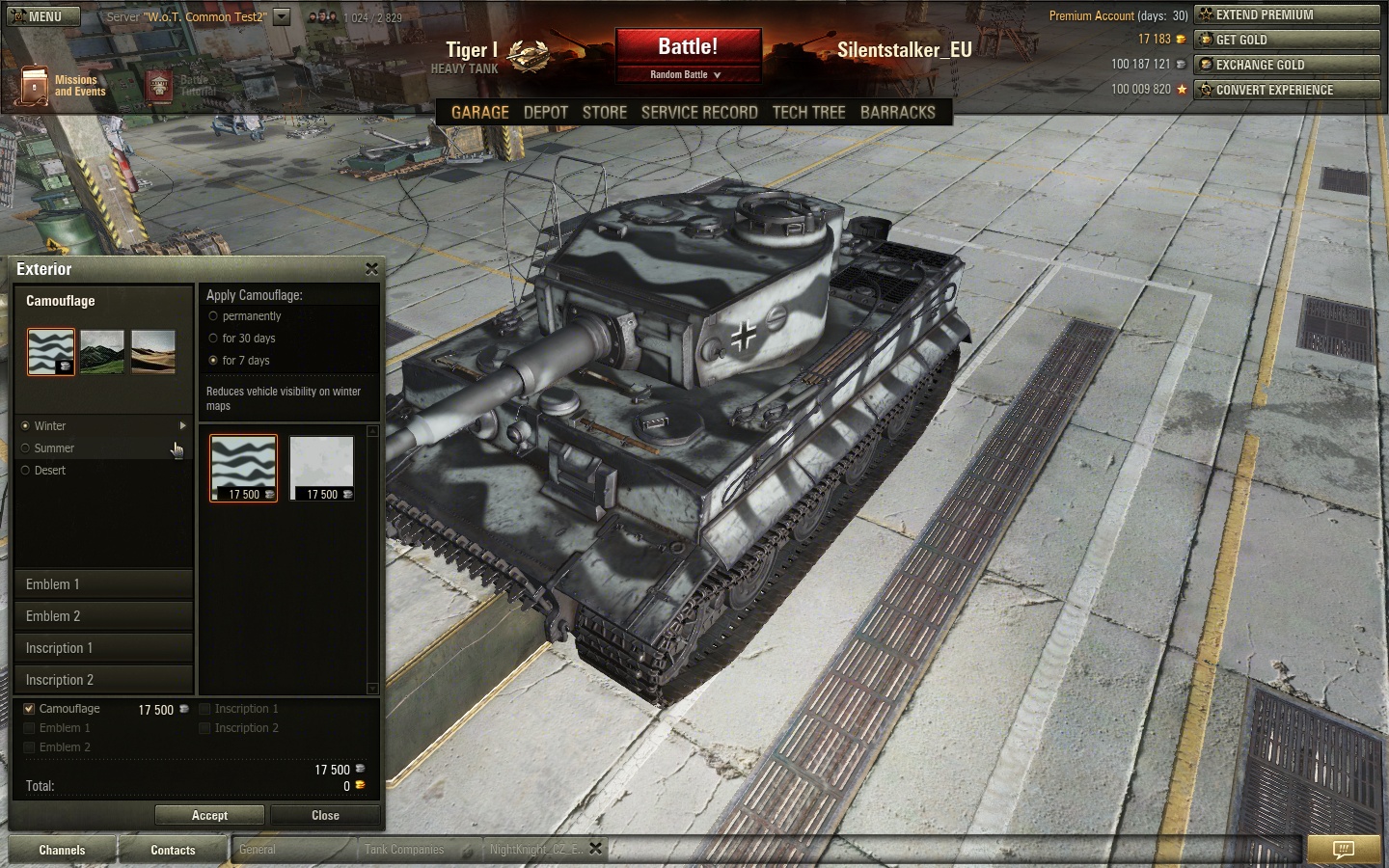Open the Barracks tab

897,113
